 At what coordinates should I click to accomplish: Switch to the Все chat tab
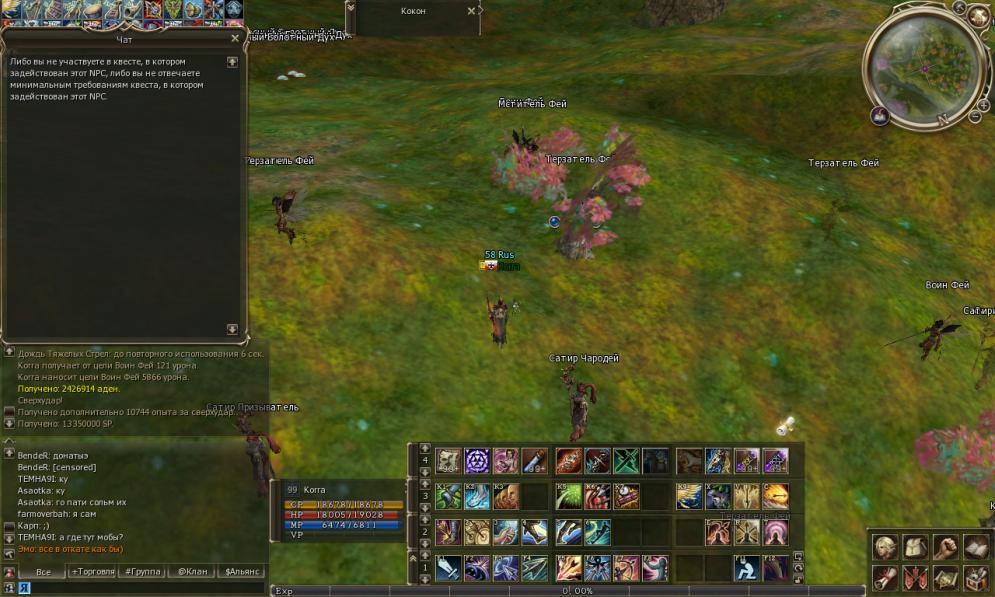click(x=43, y=572)
